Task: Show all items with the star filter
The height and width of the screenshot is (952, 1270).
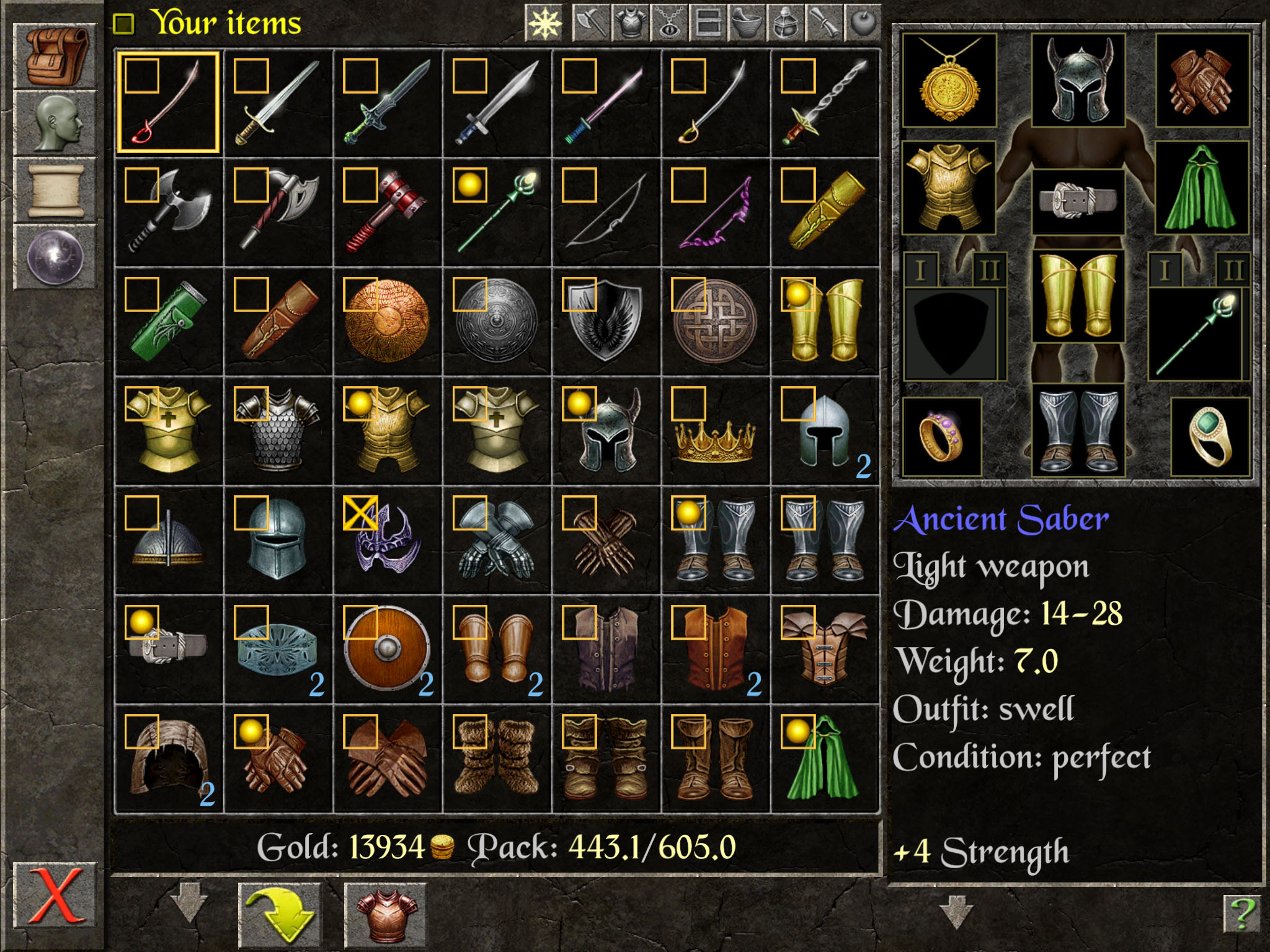Action: pyautogui.click(x=544, y=24)
